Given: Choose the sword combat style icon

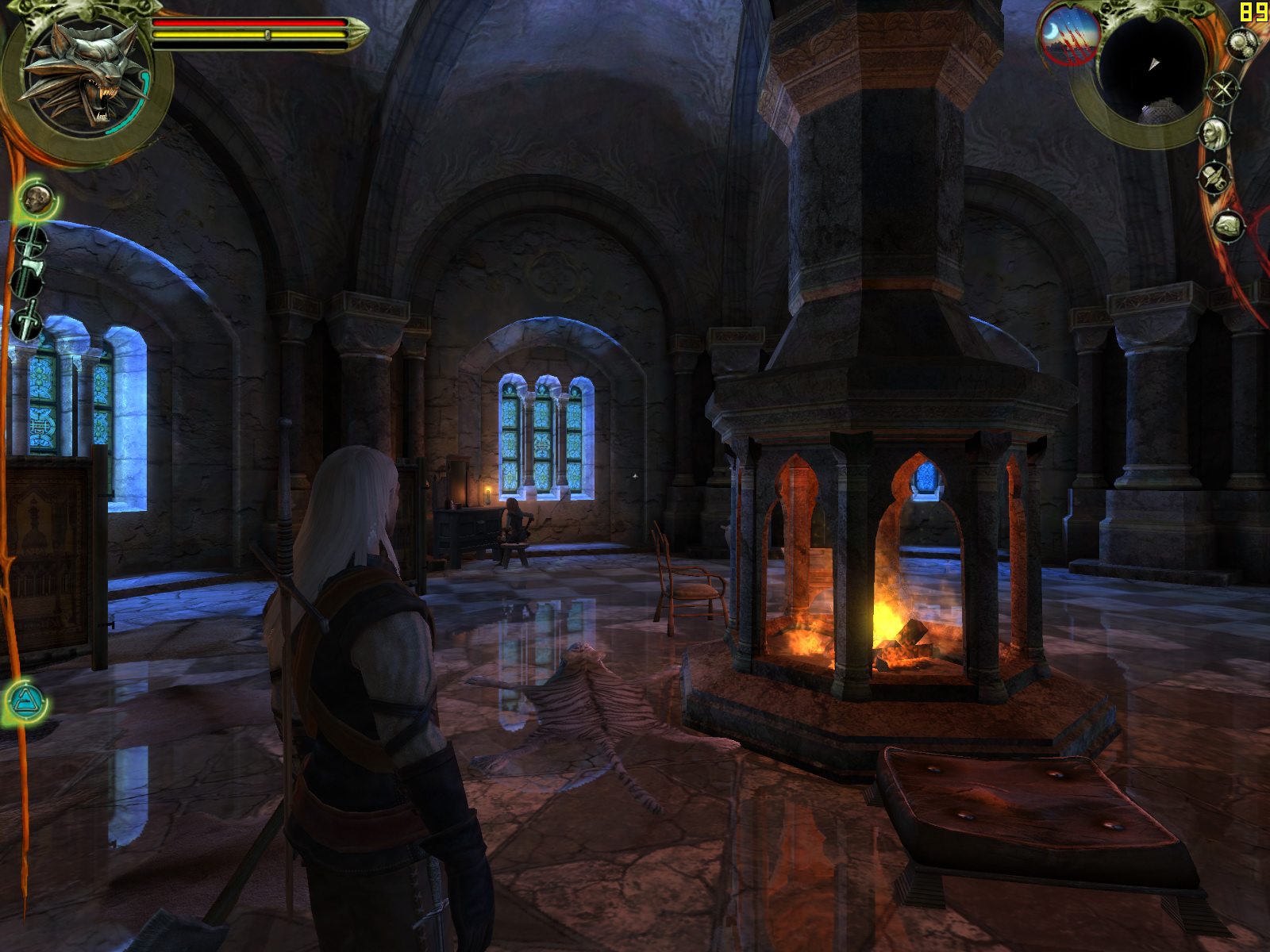Looking at the screenshot, I should click(x=32, y=241).
